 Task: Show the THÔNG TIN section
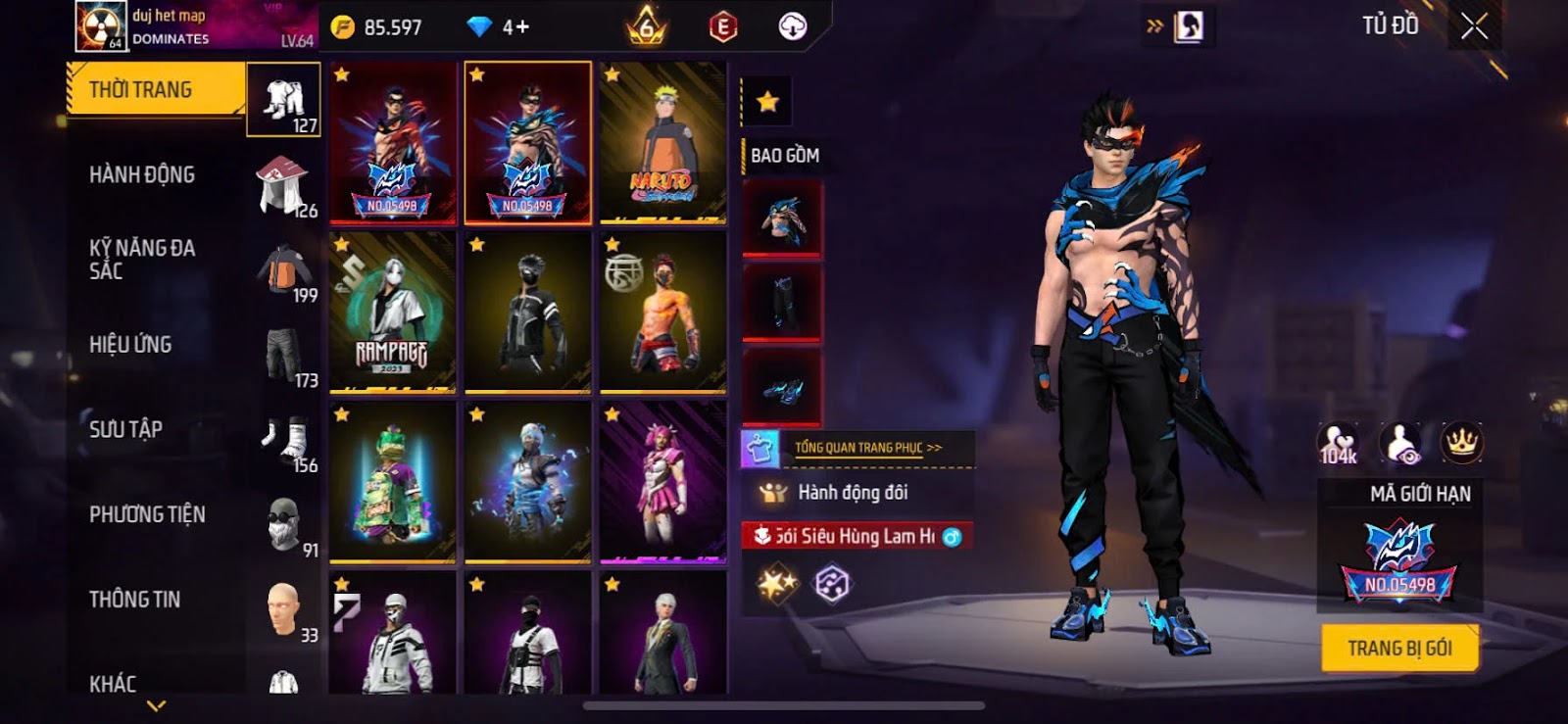click(134, 600)
